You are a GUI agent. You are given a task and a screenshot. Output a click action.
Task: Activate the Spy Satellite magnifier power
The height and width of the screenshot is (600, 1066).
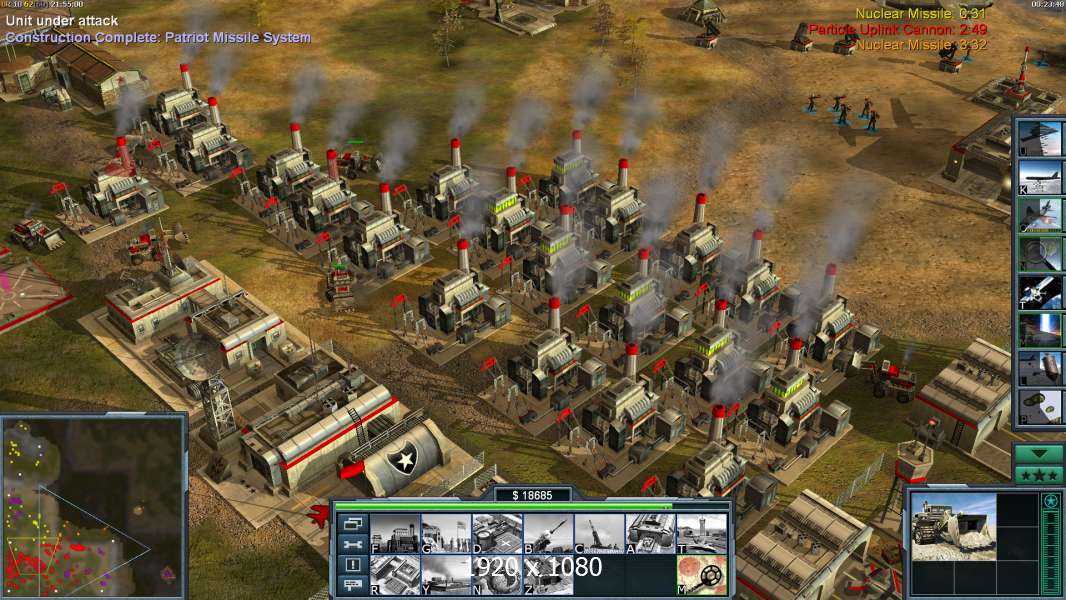click(x=1040, y=253)
